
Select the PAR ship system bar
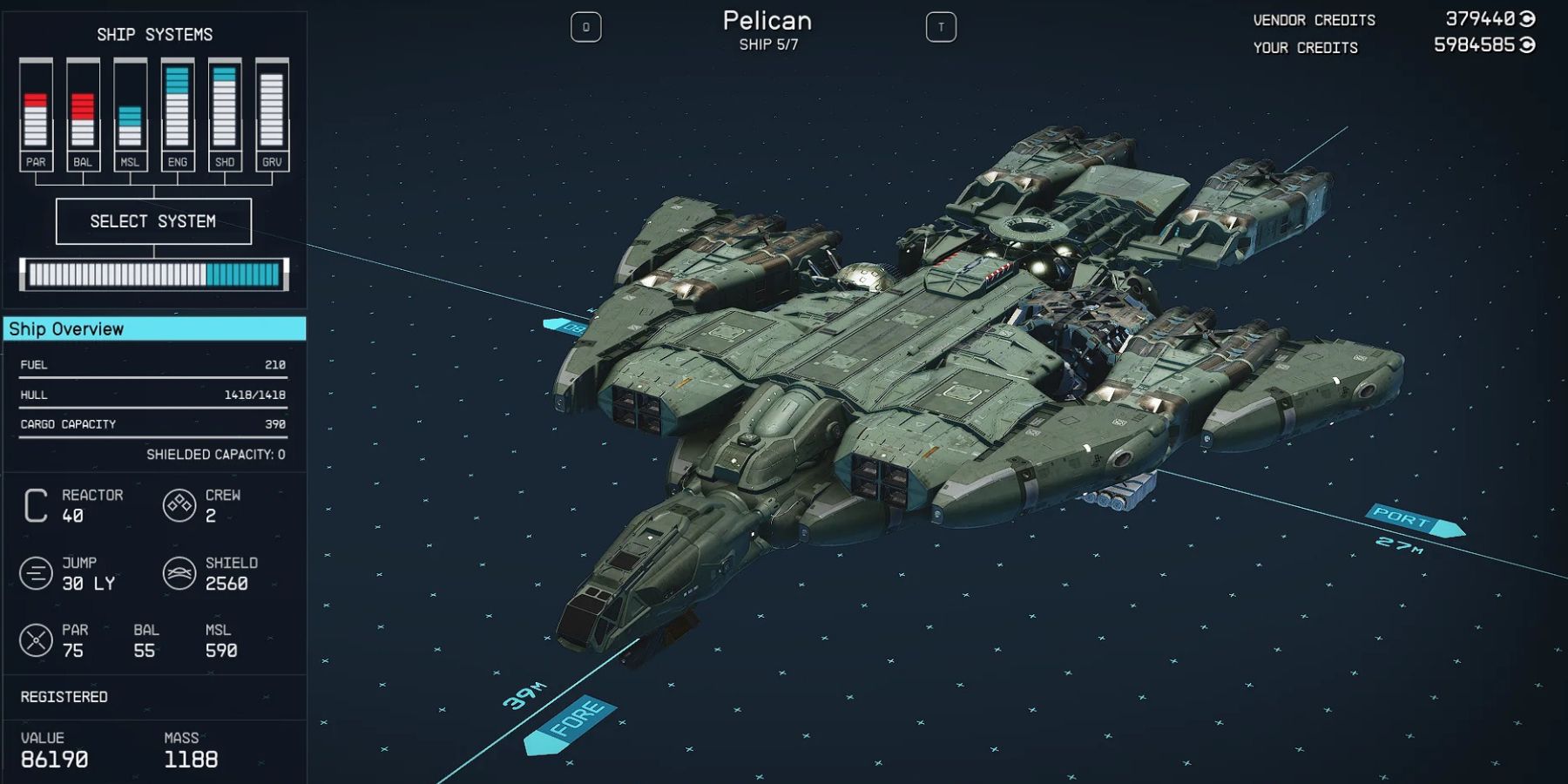pos(35,113)
